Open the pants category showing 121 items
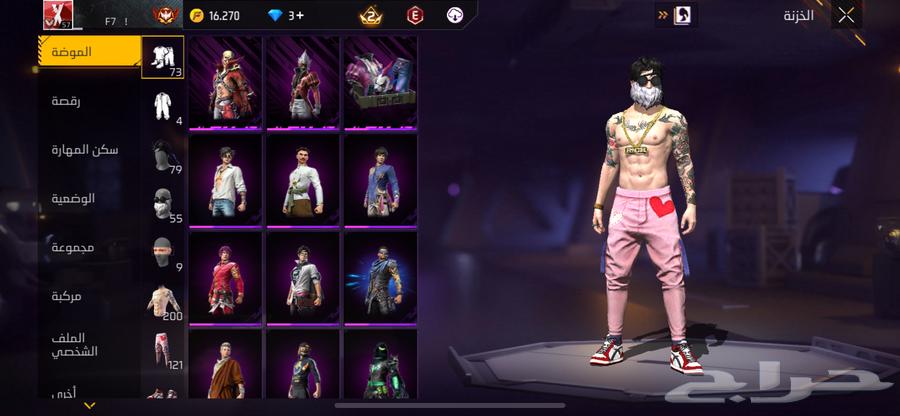The image size is (900, 416). (x=163, y=350)
